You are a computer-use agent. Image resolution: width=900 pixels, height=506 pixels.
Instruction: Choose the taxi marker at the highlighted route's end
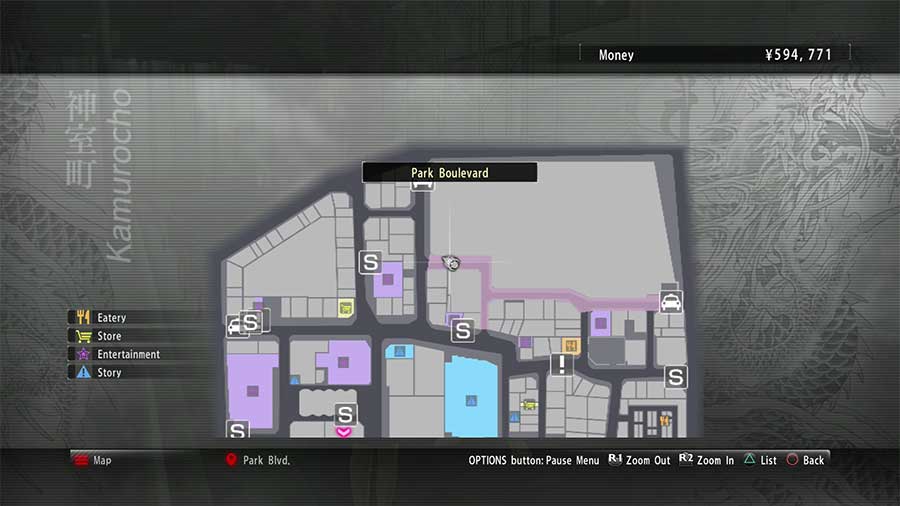(x=671, y=301)
